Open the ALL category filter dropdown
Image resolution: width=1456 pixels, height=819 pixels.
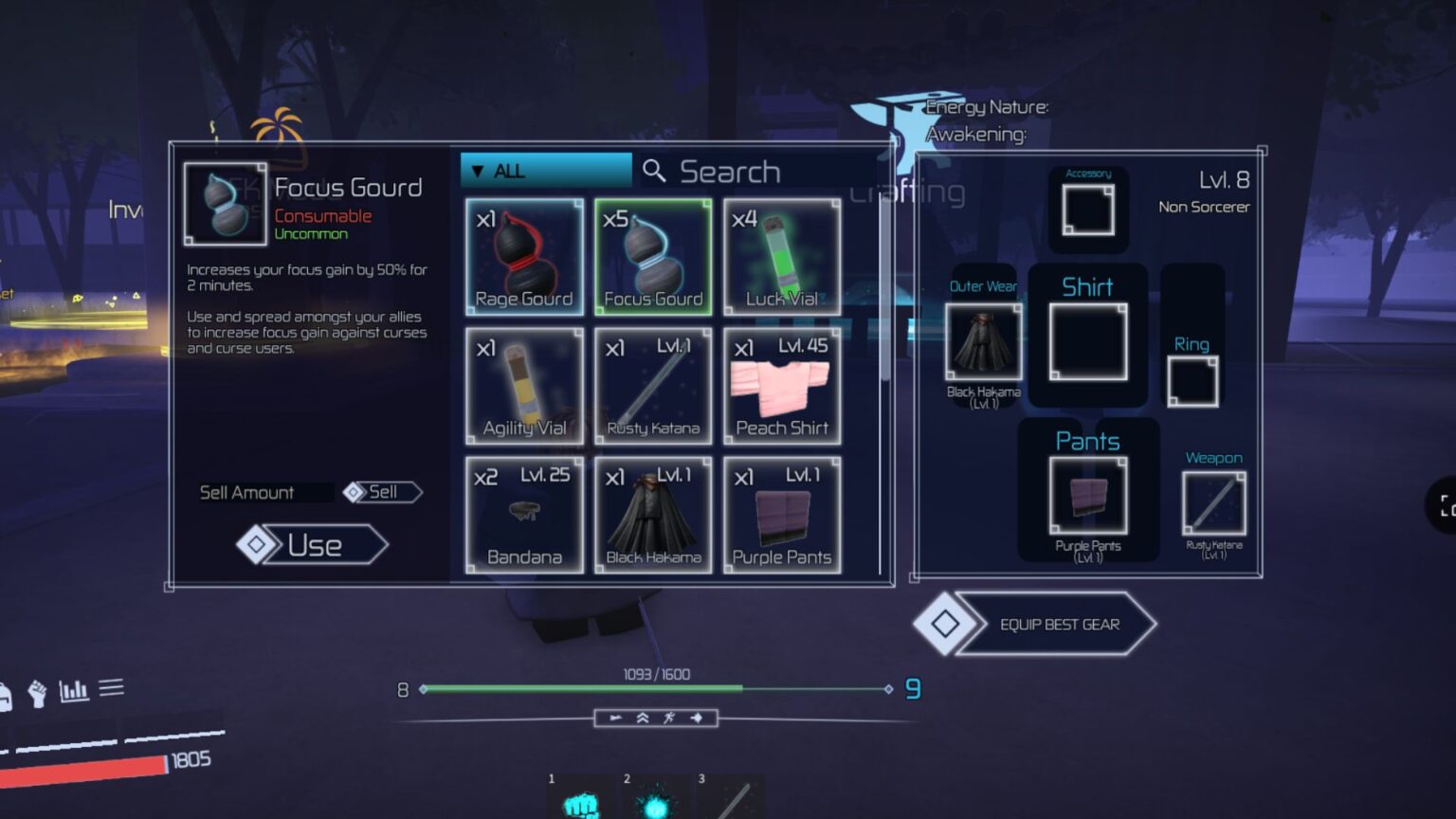click(545, 170)
